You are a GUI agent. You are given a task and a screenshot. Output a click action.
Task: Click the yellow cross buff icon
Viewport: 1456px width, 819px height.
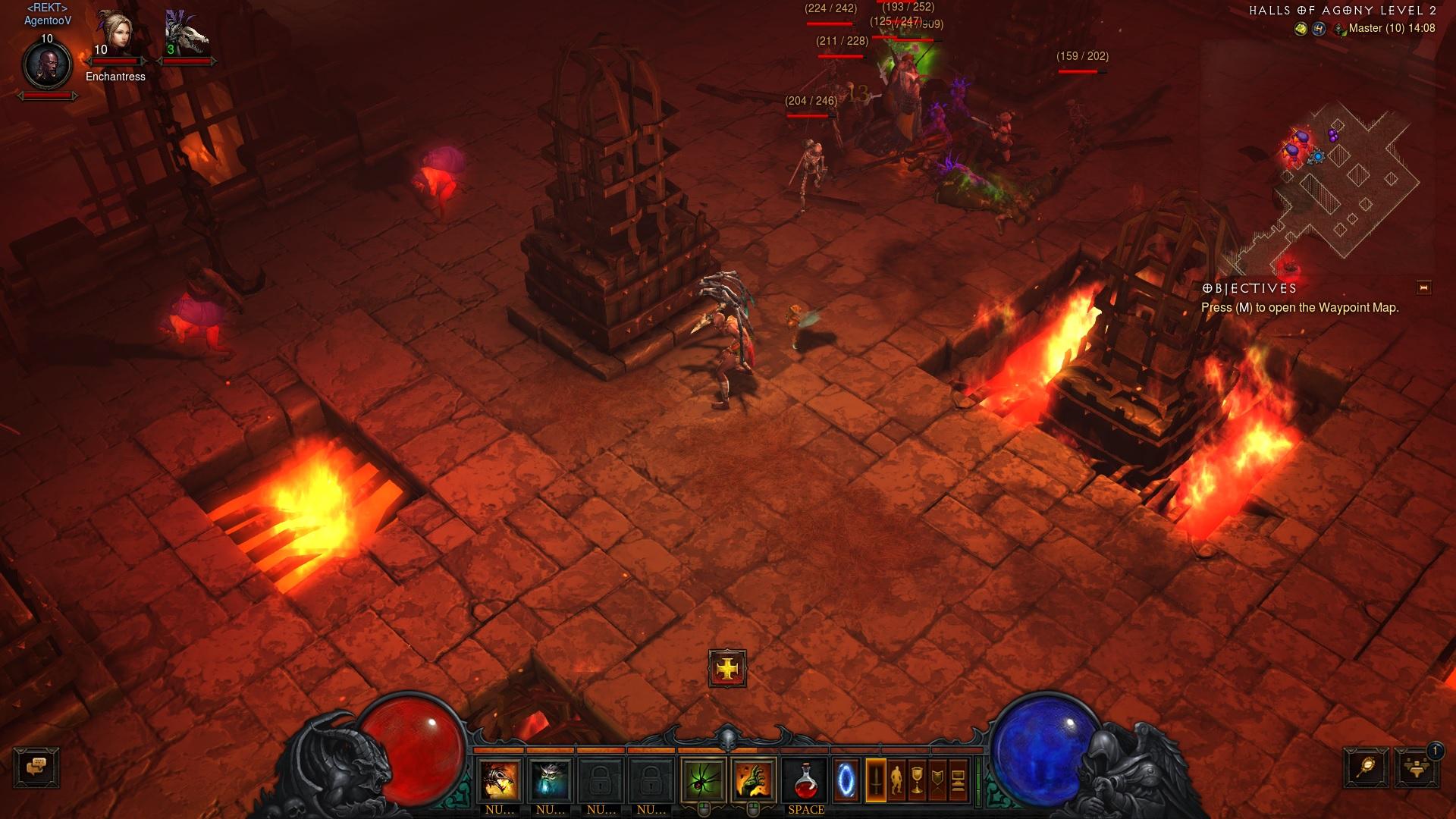click(727, 669)
